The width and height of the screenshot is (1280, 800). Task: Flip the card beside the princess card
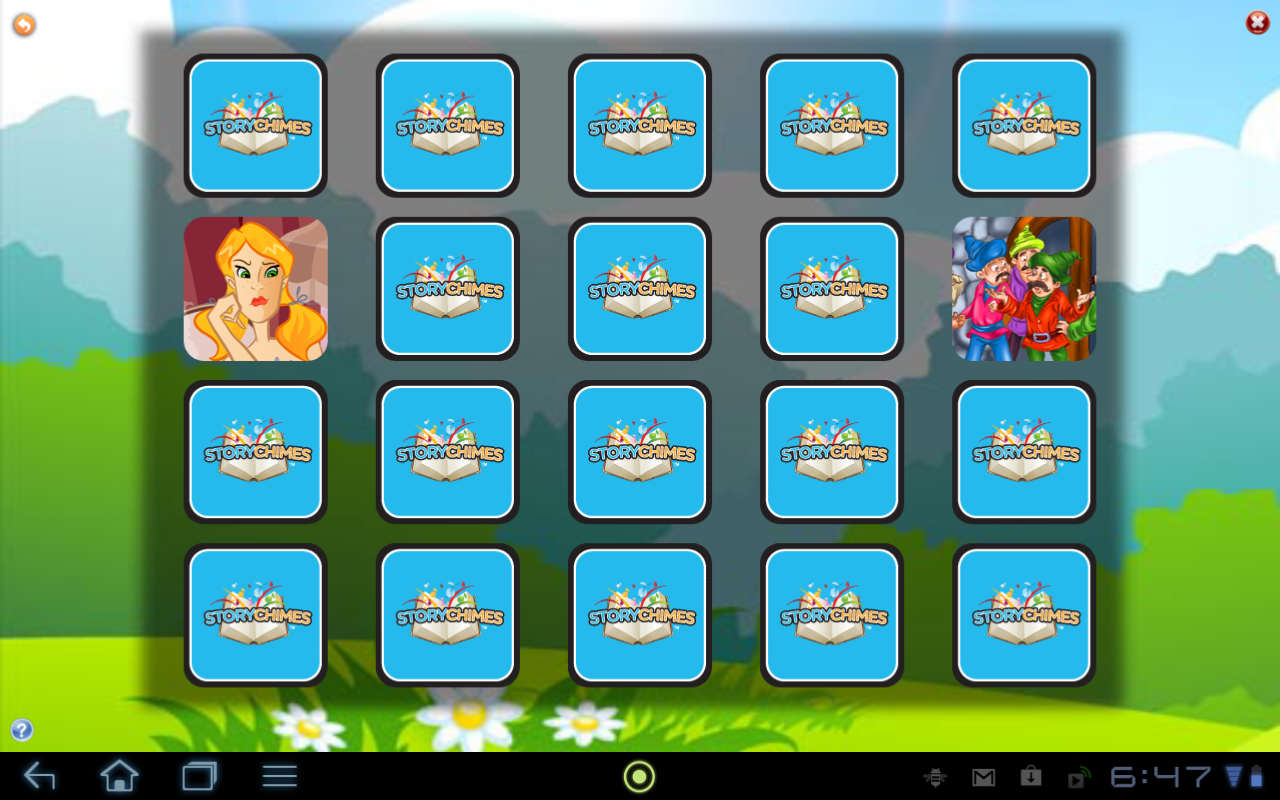447,289
